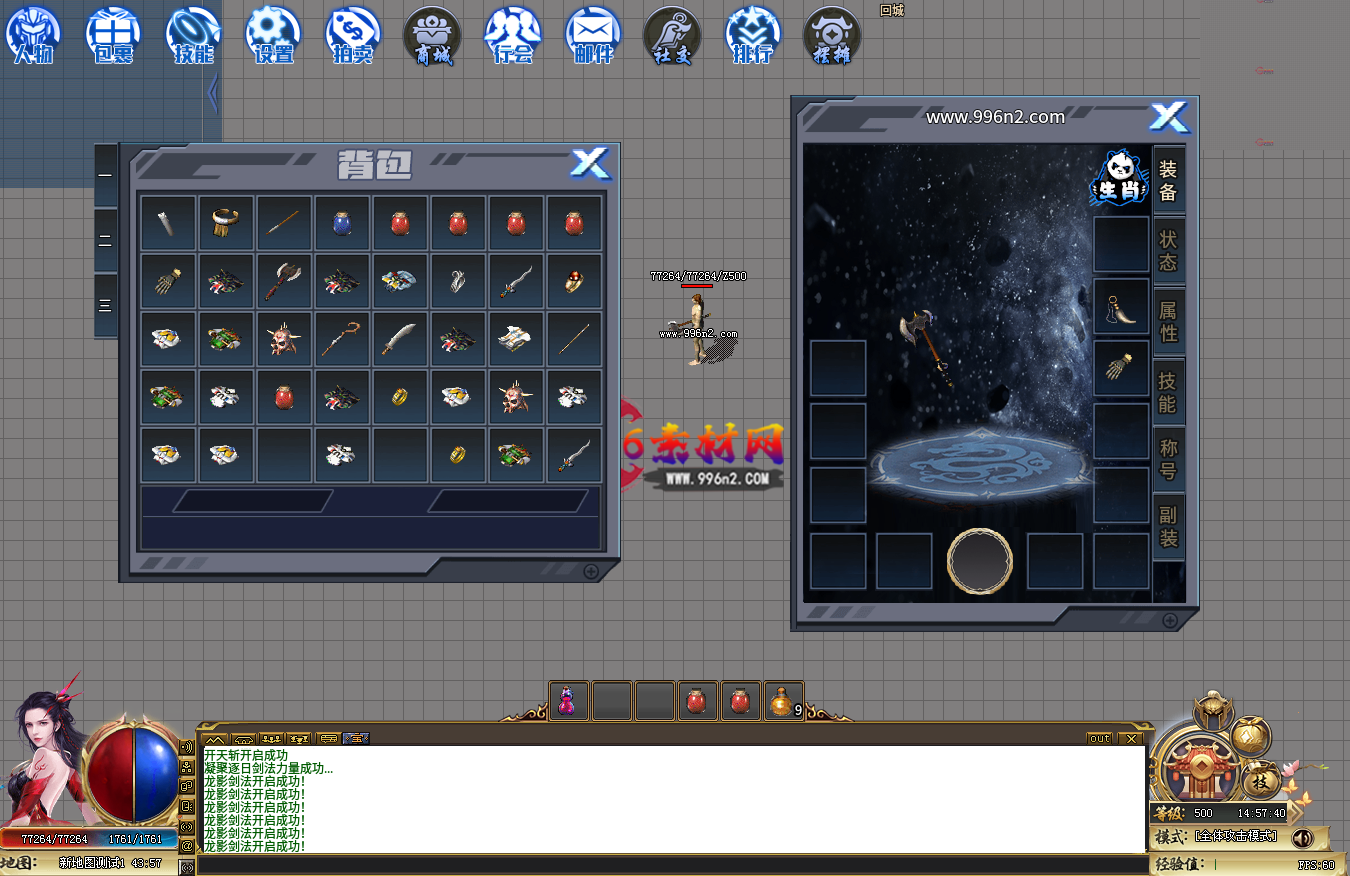Use the purple potion in the hotbar
This screenshot has width=1350, height=876.
pos(567,701)
